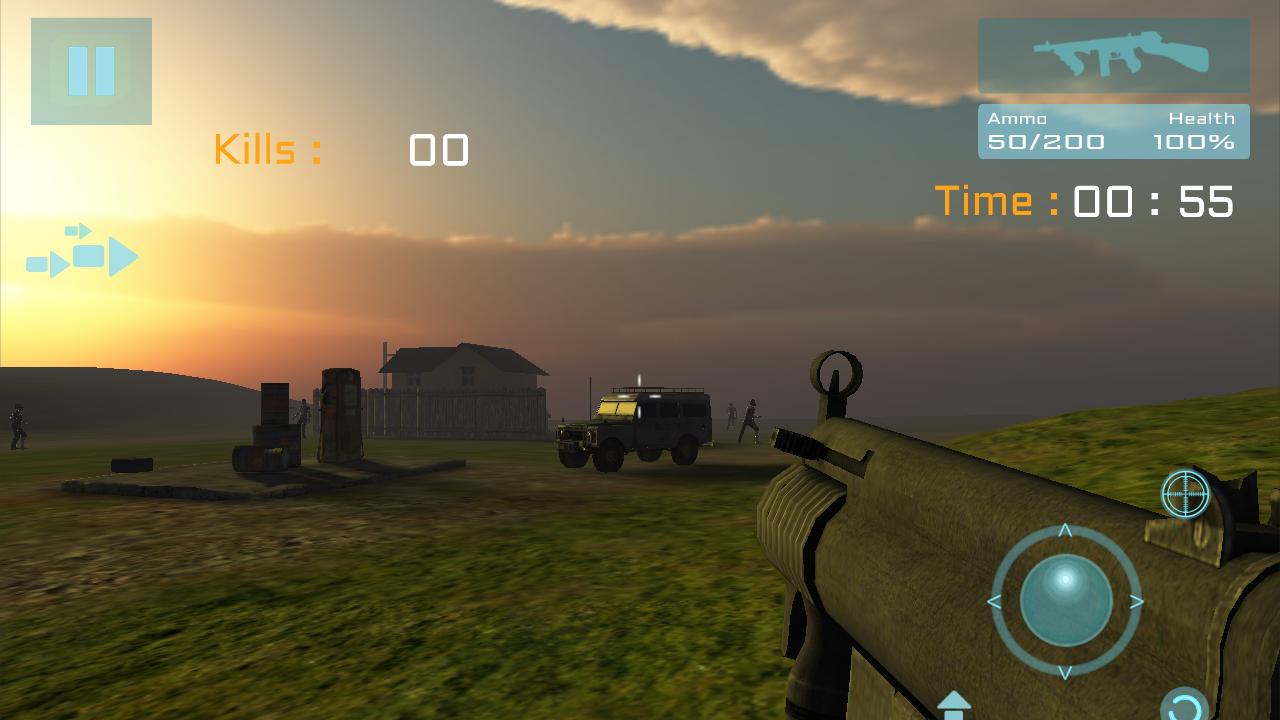
Task: Open the weapon panel showing the rifle
Action: pyautogui.click(x=1113, y=57)
